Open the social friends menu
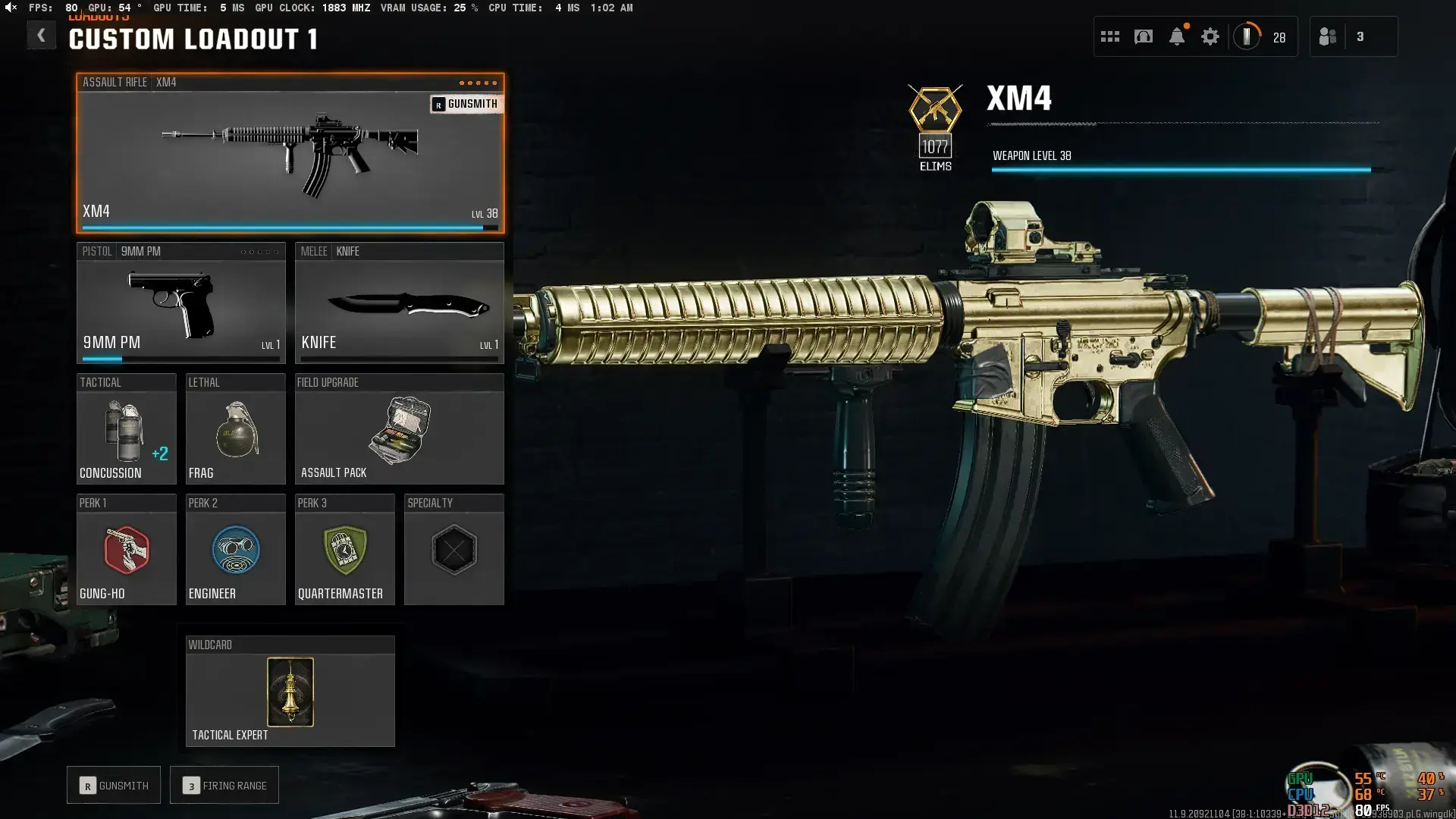 click(1329, 36)
